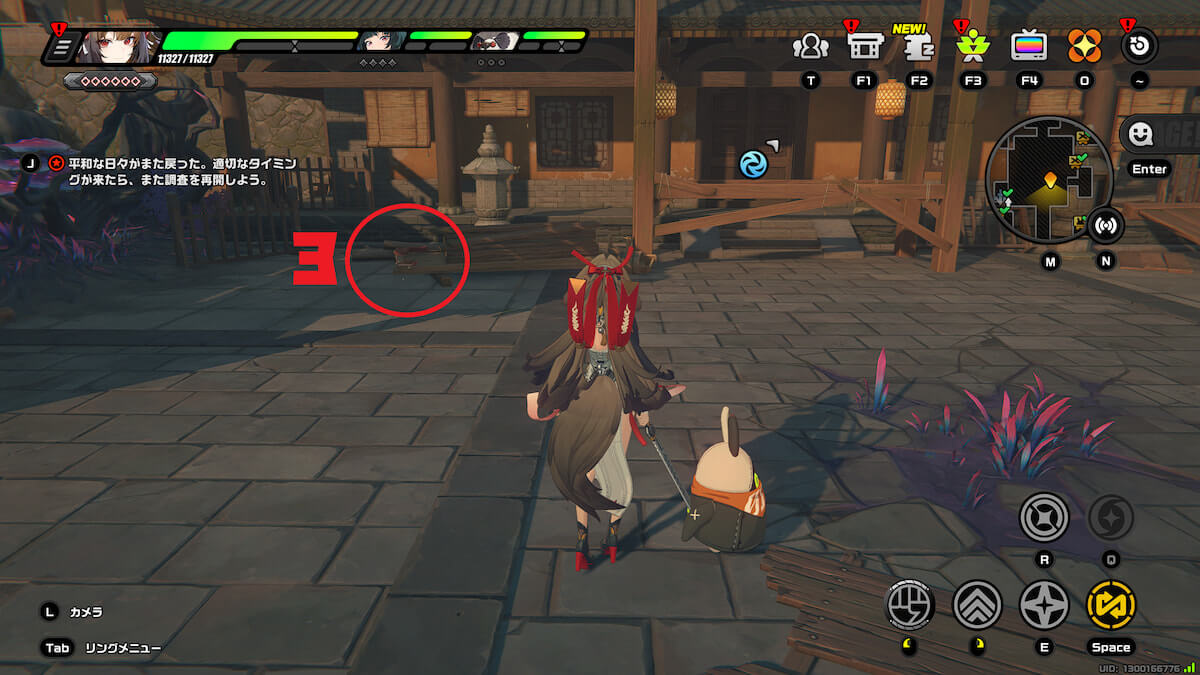Expand the circular minimap

[1048, 180]
